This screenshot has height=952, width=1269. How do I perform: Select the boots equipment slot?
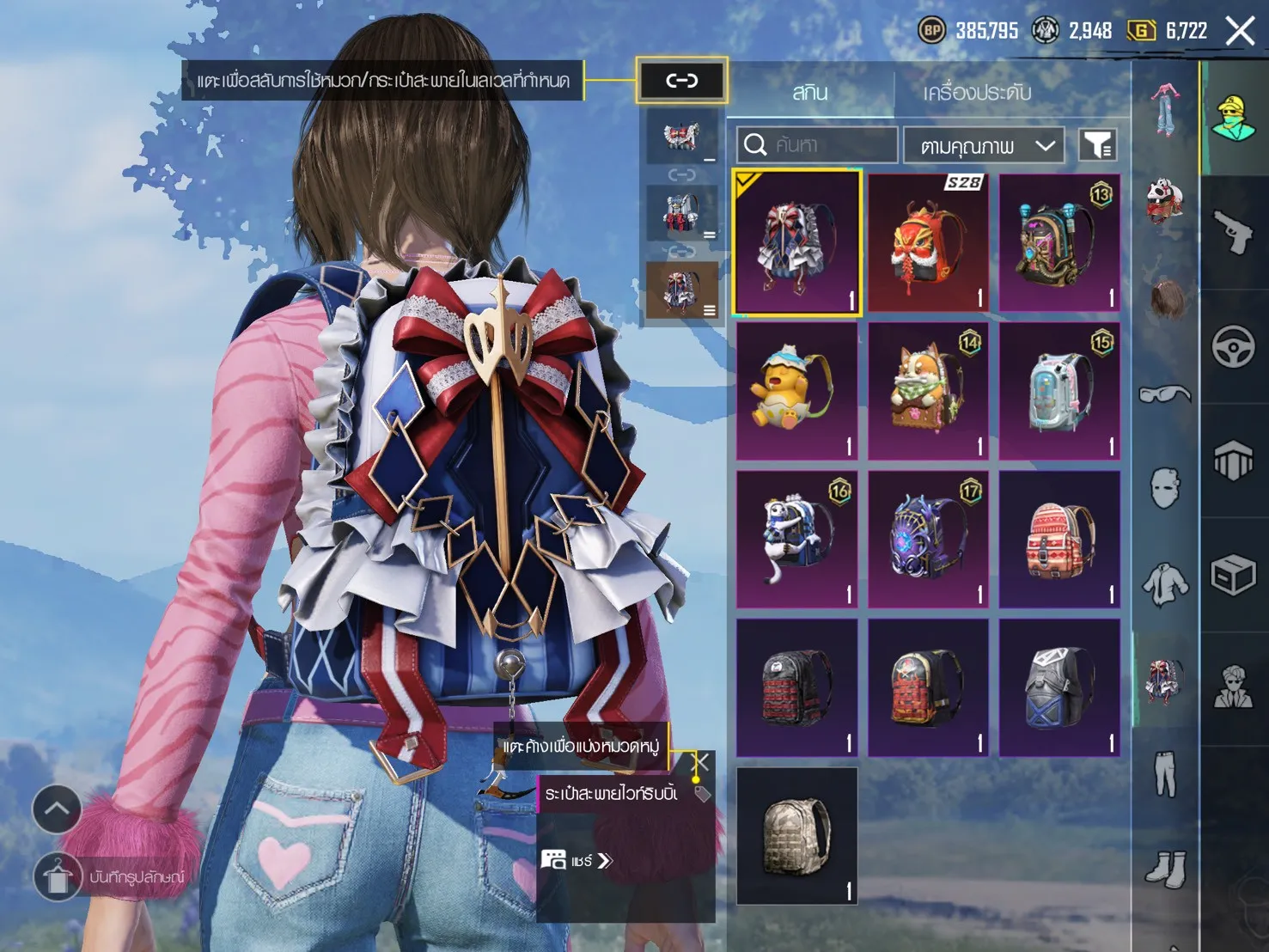(1164, 870)
